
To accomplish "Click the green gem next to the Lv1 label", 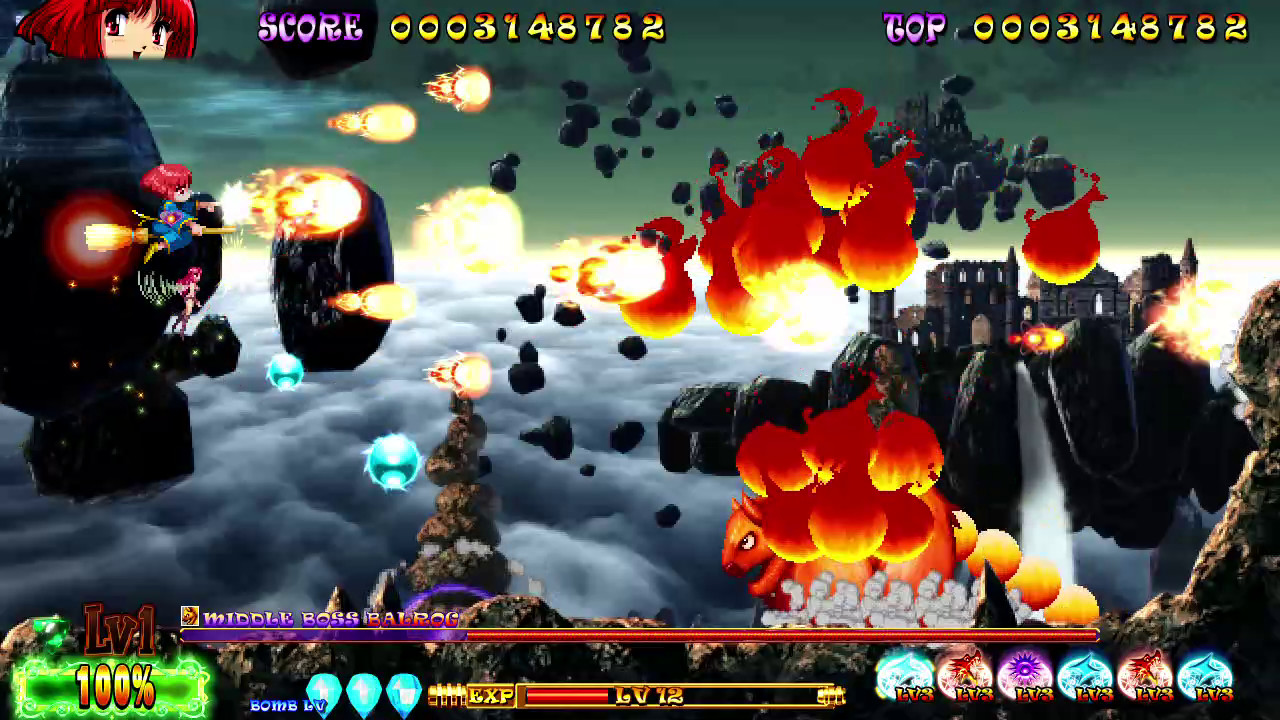I will [50, 630].
